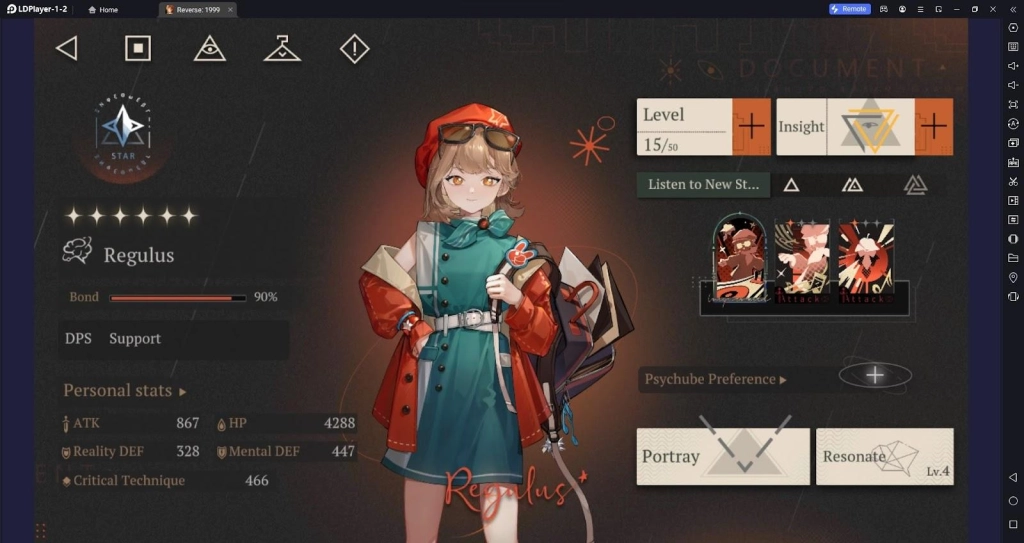Select the hanger wardrobe icon
This screenshot has width=1024, height=543.
tap(282, 48)
